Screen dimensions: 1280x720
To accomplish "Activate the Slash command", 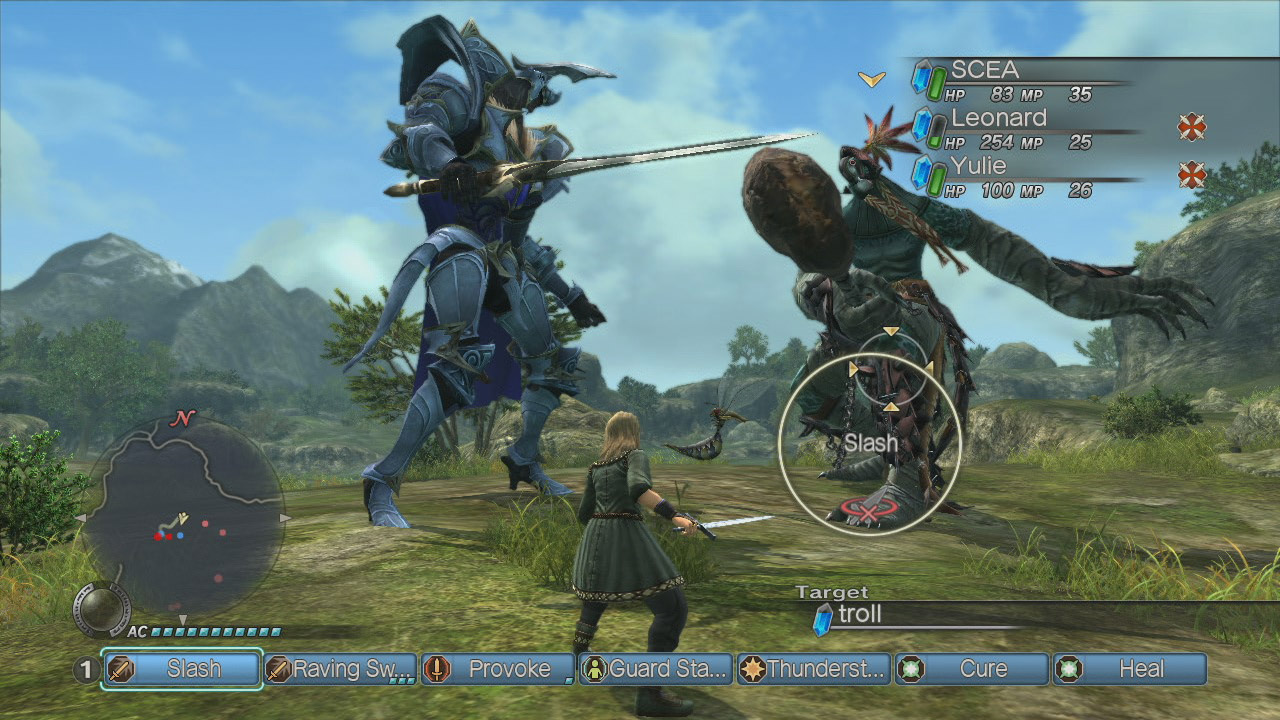I will pyautogui.click(x=182, y=669).
